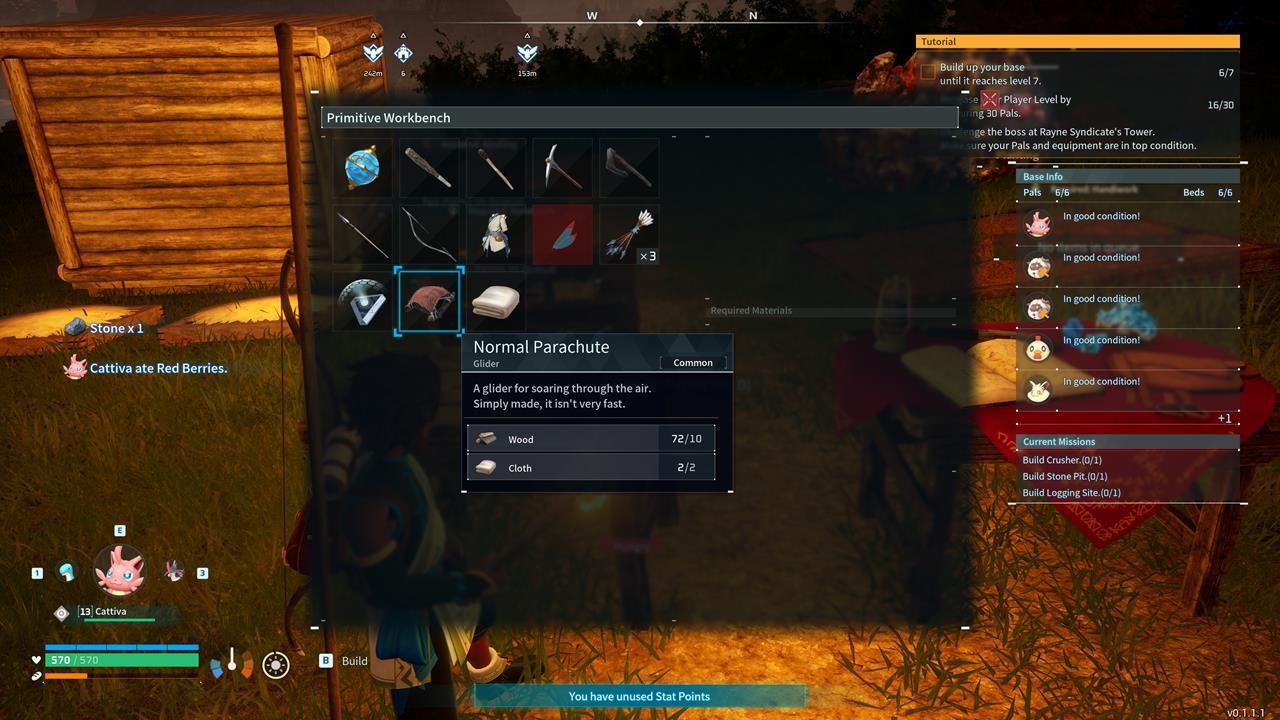This screenshot has height=720, width=1280.
Task: Select the Stone Pickaxe recipe icon
Action: [562, 168]
